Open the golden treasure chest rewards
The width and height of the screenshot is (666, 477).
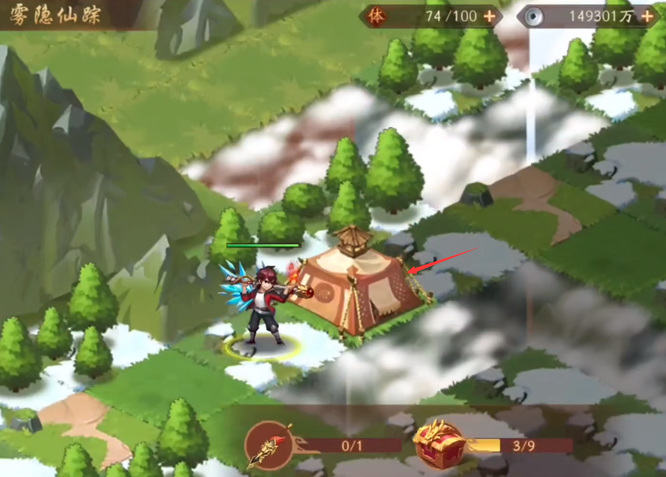pyautogui.click(x=440, y=443)
